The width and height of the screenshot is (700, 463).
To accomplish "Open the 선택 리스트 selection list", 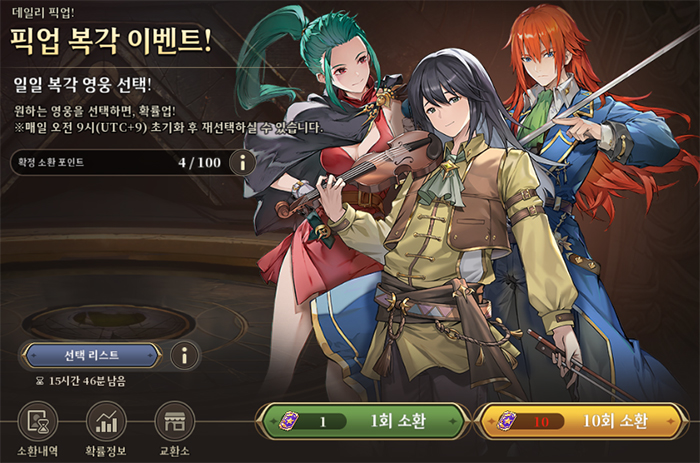I will click(x=91, y=354).
